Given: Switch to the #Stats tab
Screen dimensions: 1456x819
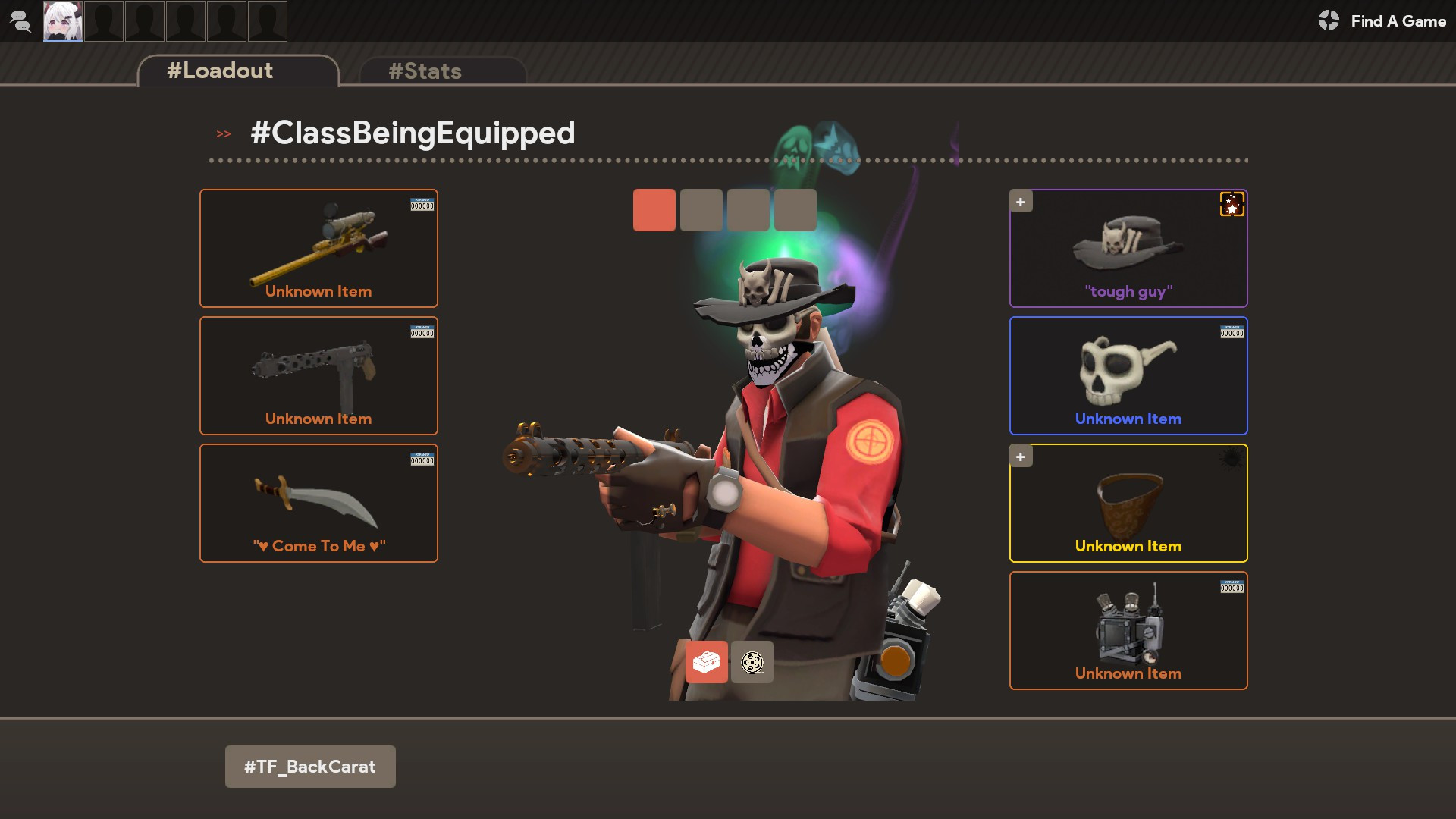Looking at the screenshot, I should tap(425, 71).
